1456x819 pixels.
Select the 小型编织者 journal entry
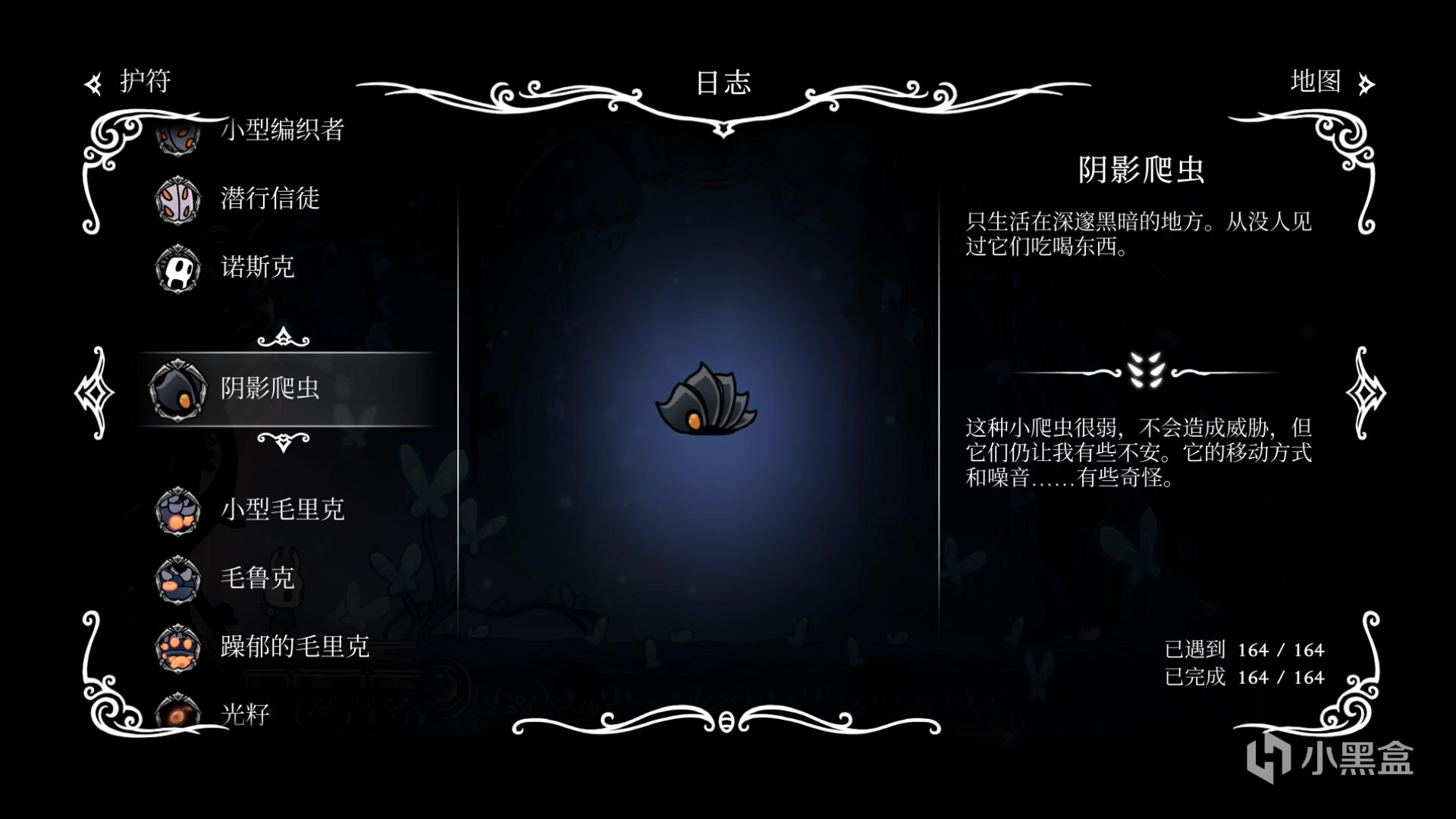281,130
